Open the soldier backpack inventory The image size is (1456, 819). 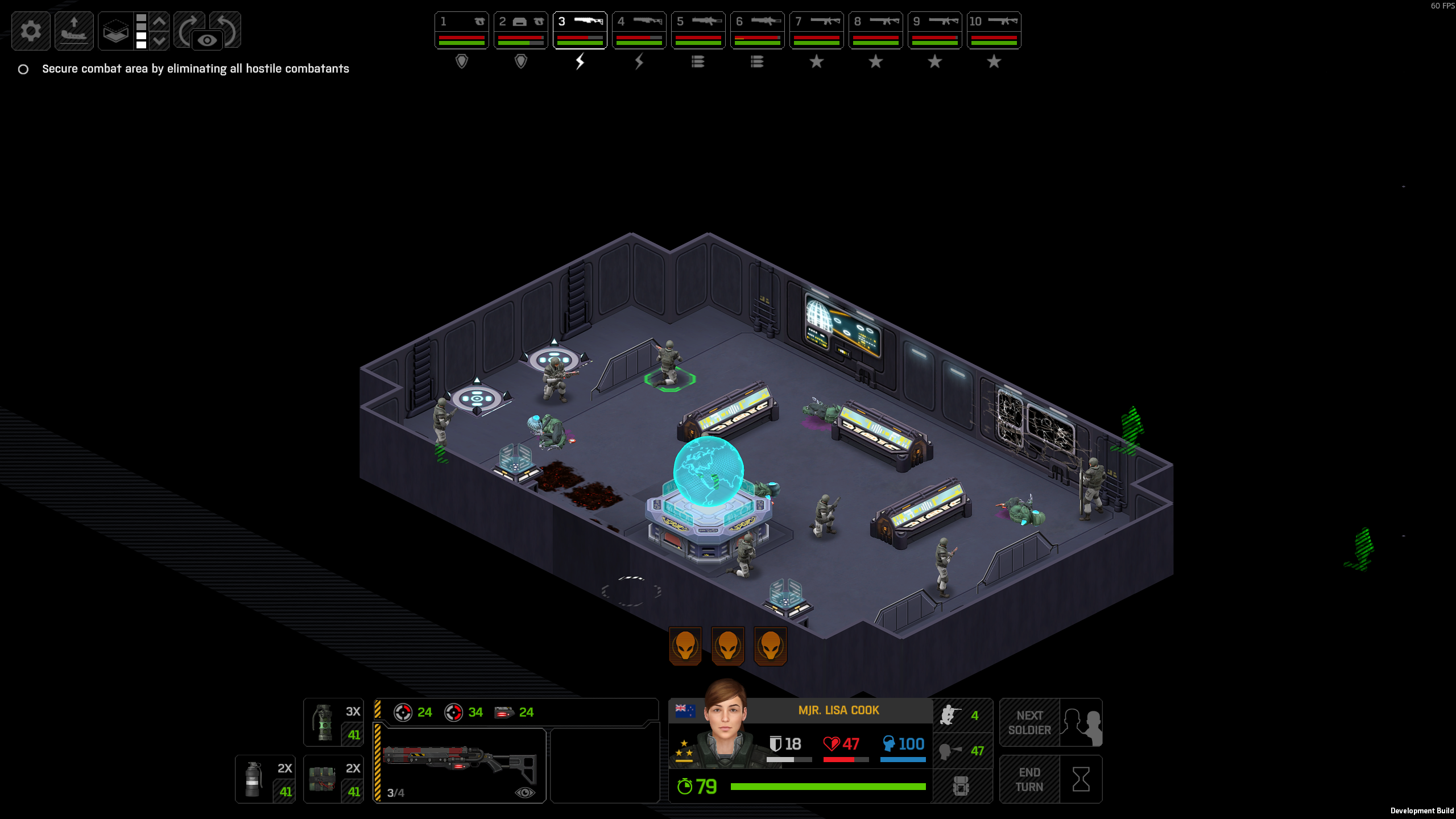pos(962,786)
